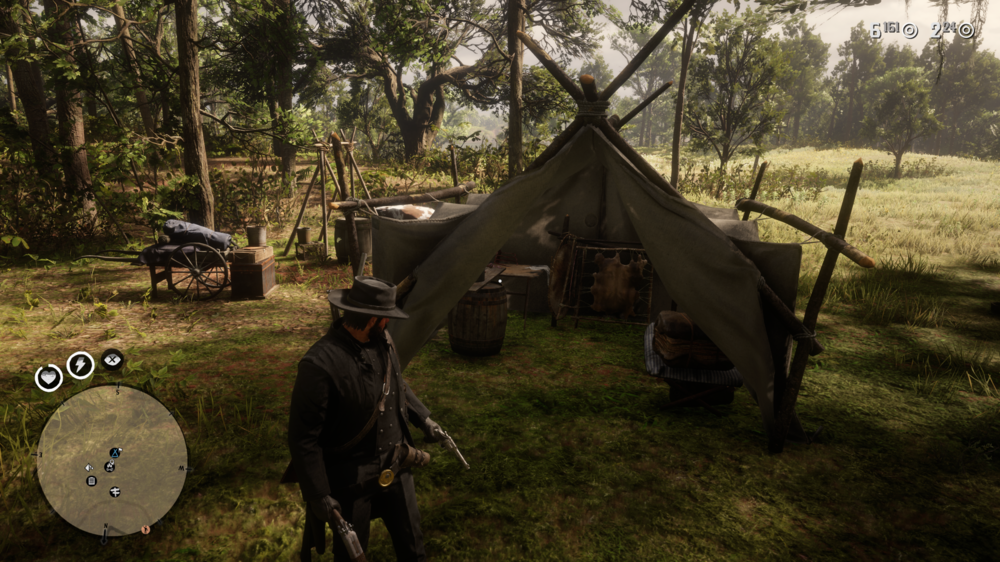
Task: Select the blue camp tent marker on minimap
Action: (x=115, y=453)
